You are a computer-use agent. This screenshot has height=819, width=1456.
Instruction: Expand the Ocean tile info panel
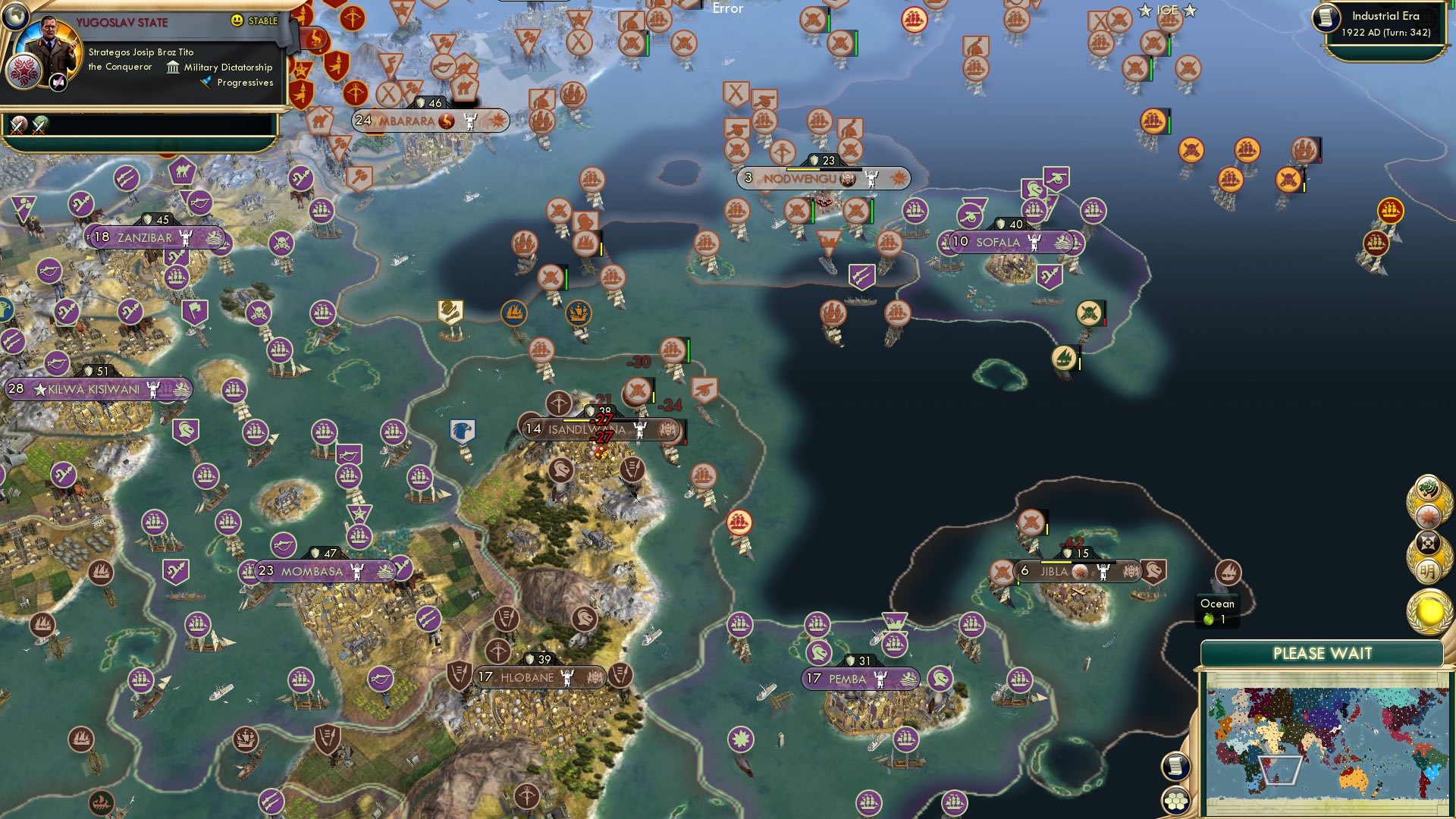point(1217,610)
